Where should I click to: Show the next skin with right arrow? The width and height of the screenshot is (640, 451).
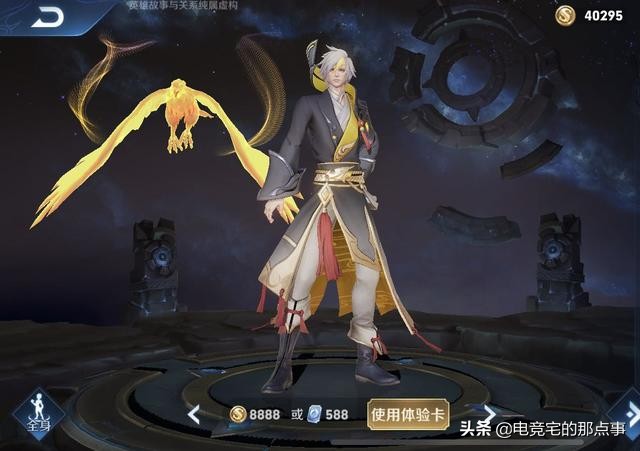pos(489,412)
